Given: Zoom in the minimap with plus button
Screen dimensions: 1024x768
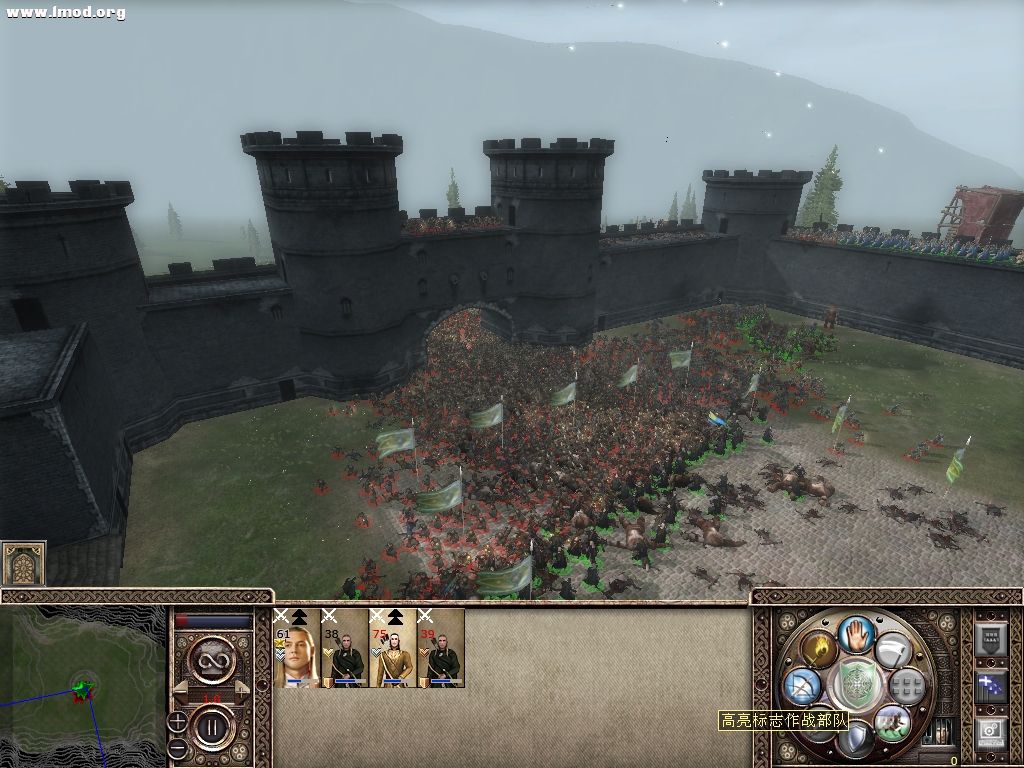Looking at the screenshot, I should pos(177,721).
